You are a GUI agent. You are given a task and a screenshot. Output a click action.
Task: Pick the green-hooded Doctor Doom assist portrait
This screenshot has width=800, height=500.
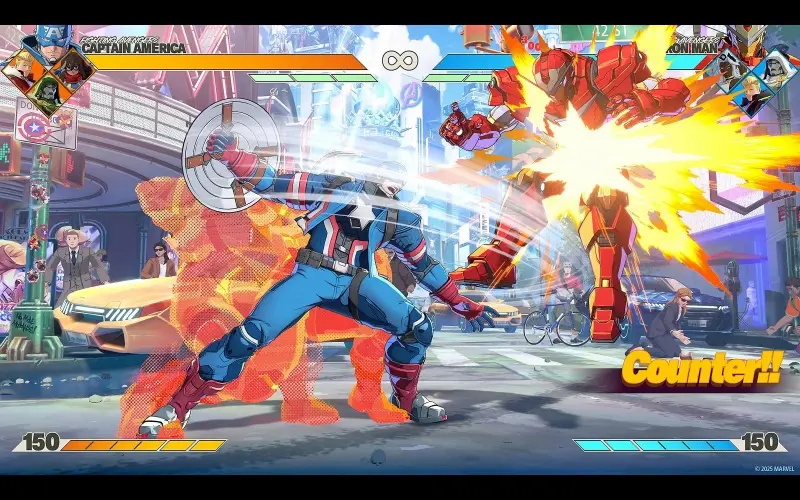point(46,93)
